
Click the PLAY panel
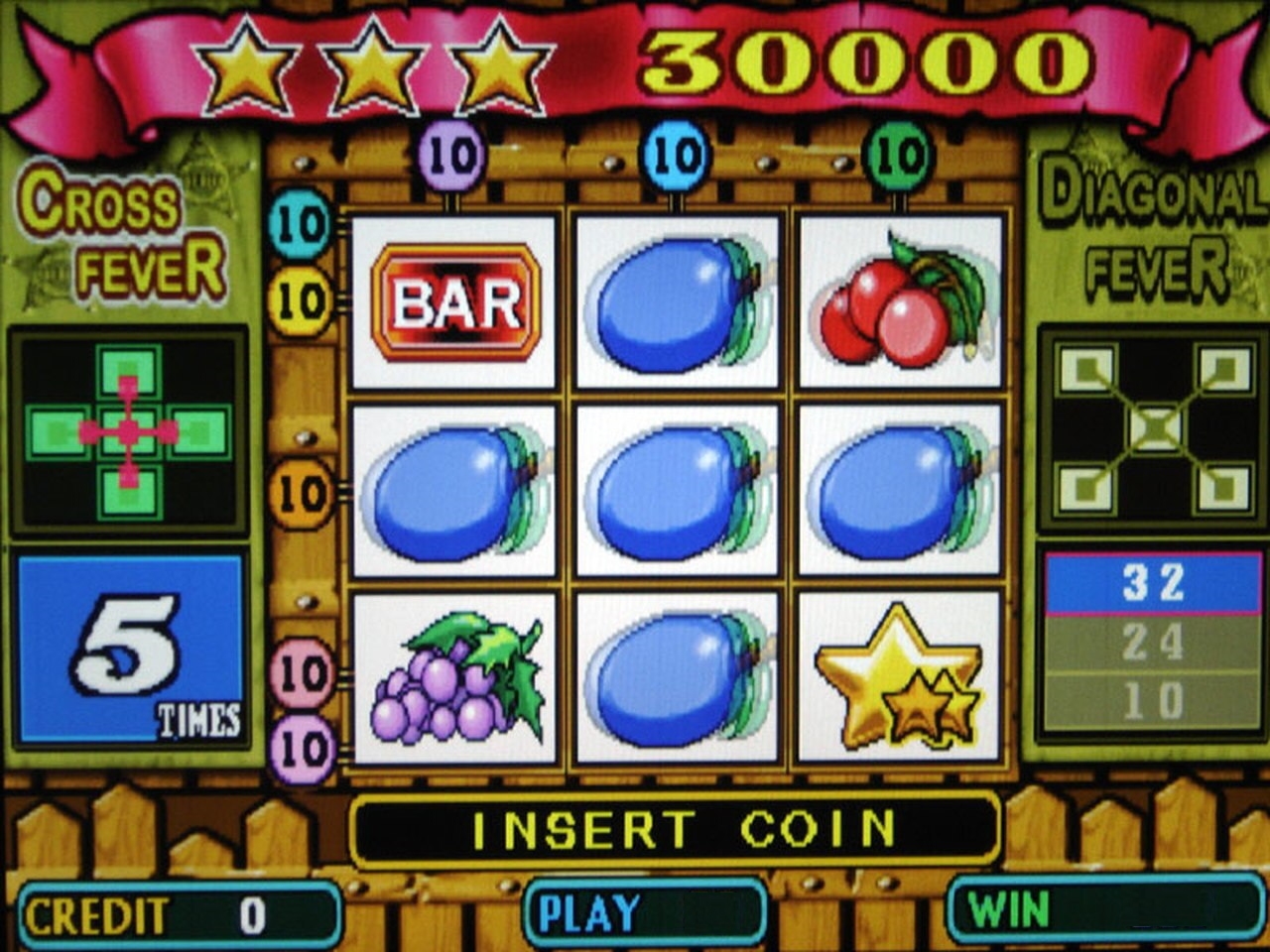(x=646, y=911)
